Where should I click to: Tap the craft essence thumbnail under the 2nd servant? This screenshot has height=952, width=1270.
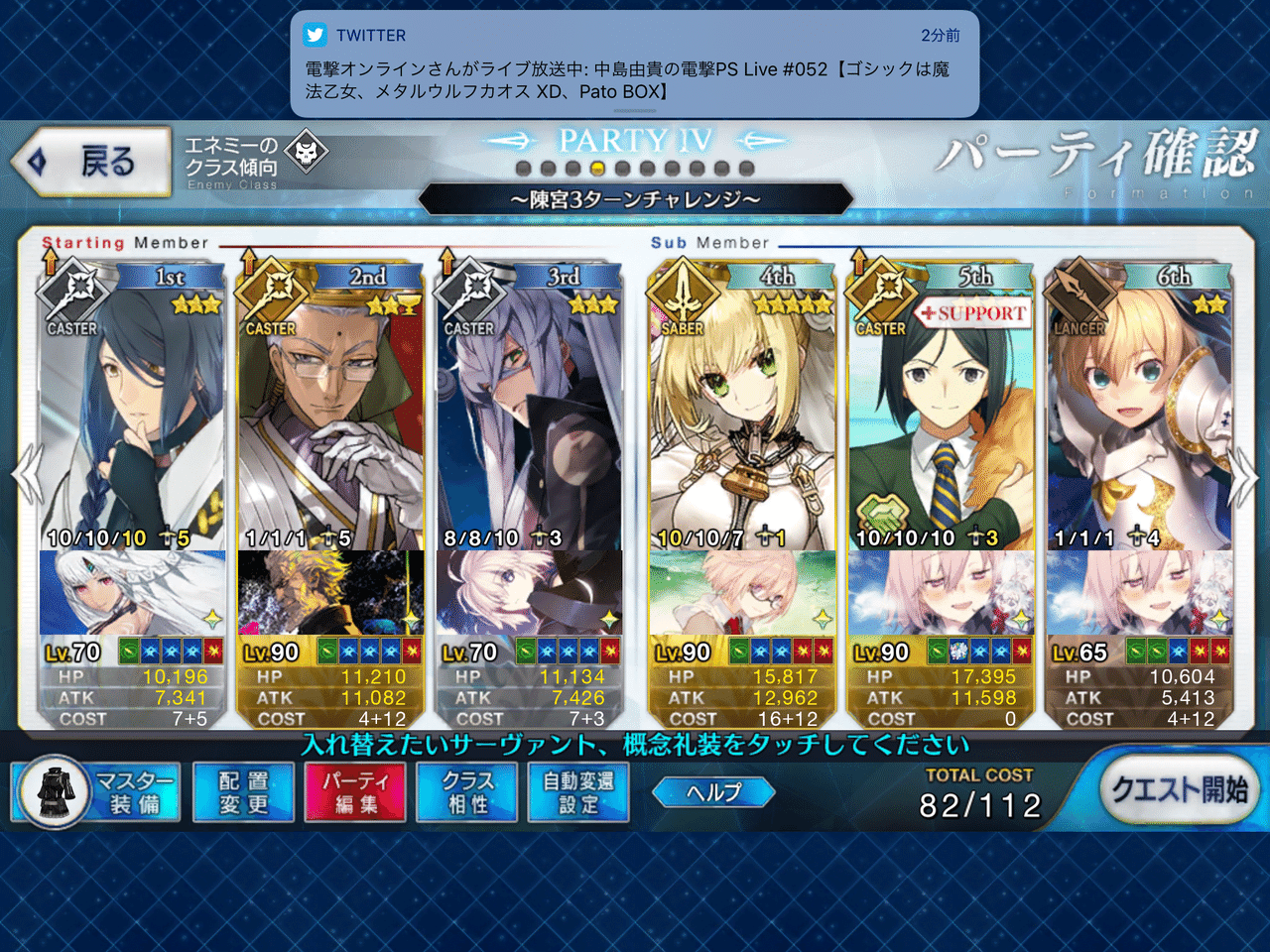328,595
